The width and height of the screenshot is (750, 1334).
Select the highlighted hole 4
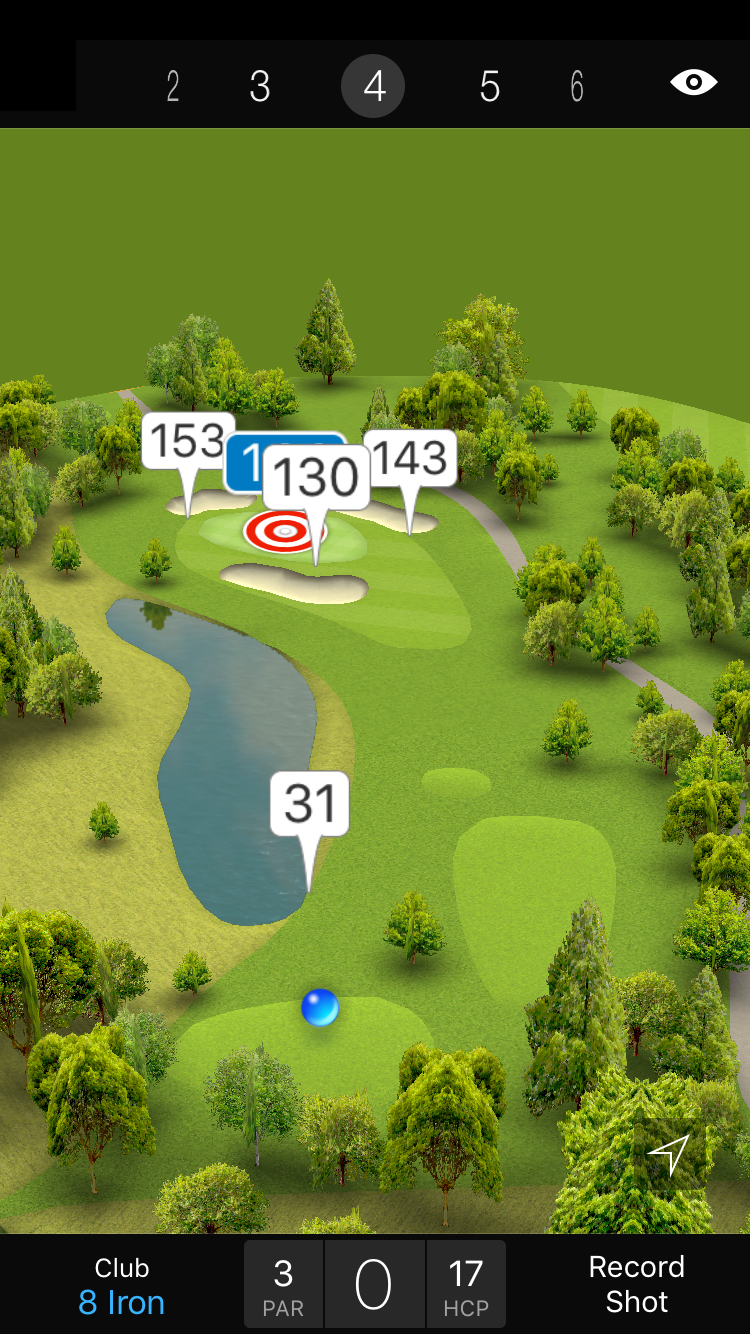click(x=373, y=87)
